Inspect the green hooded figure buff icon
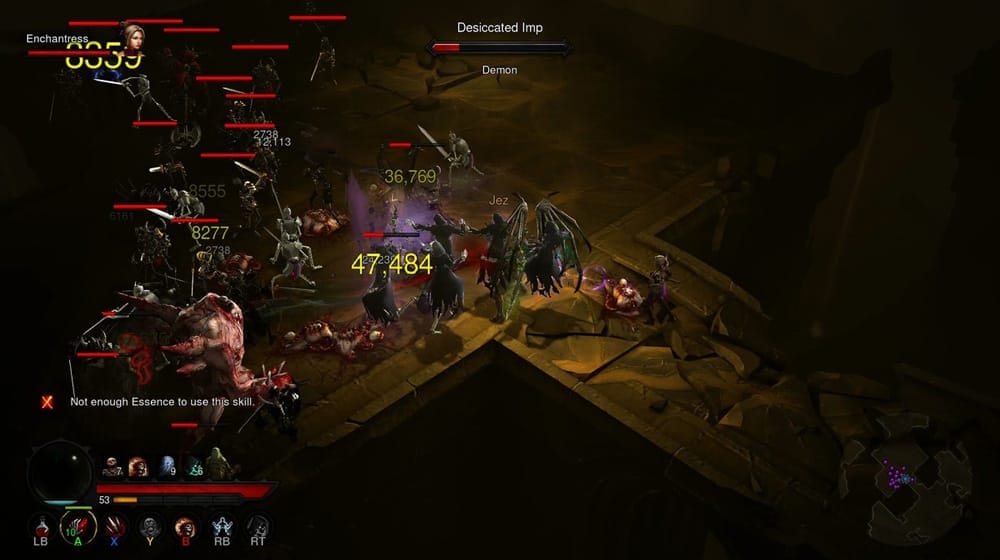The image size is (1000, 560). click(x=218, y=466)
